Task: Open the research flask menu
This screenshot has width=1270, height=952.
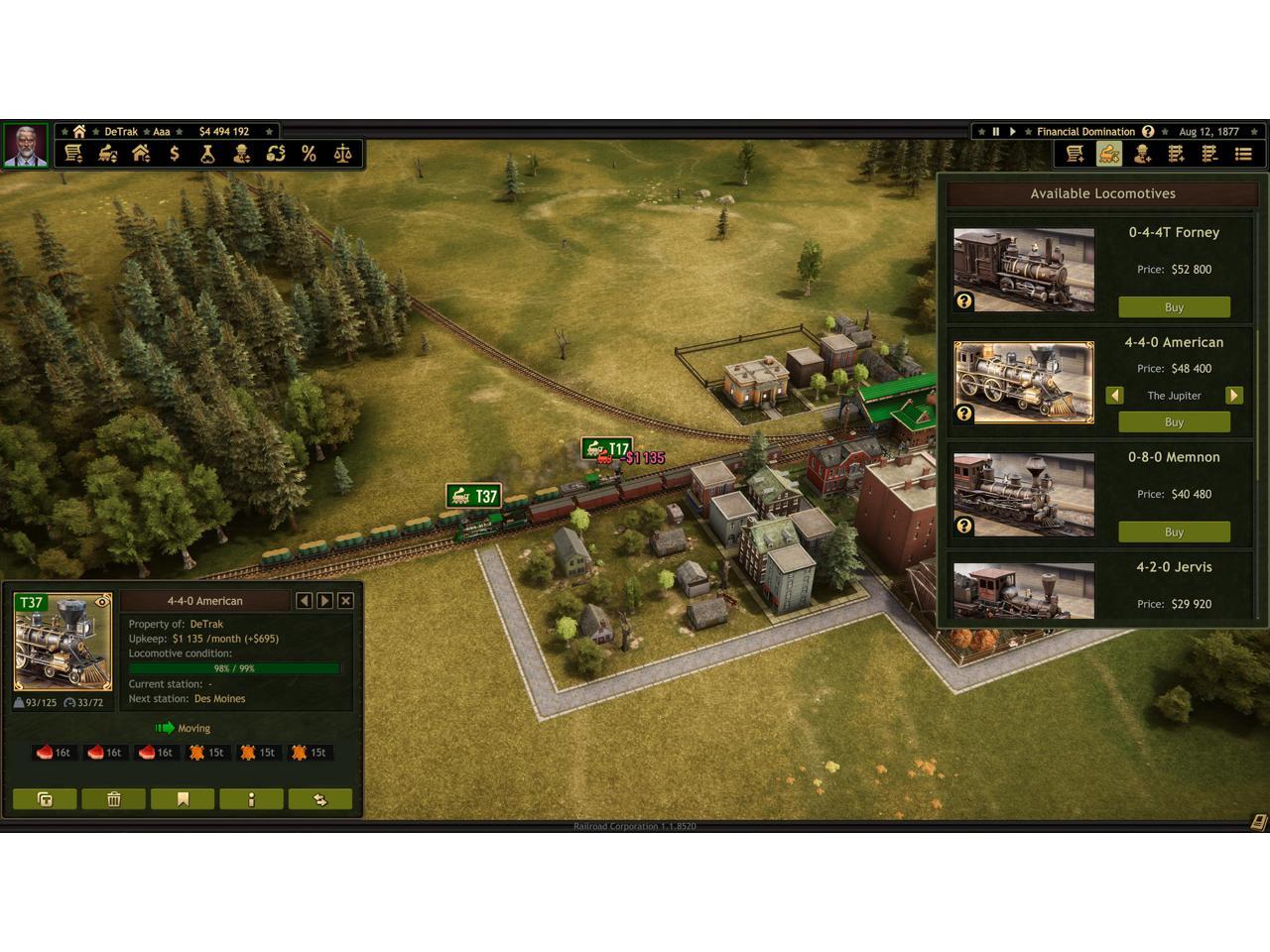Action: (x=207, y=154)
